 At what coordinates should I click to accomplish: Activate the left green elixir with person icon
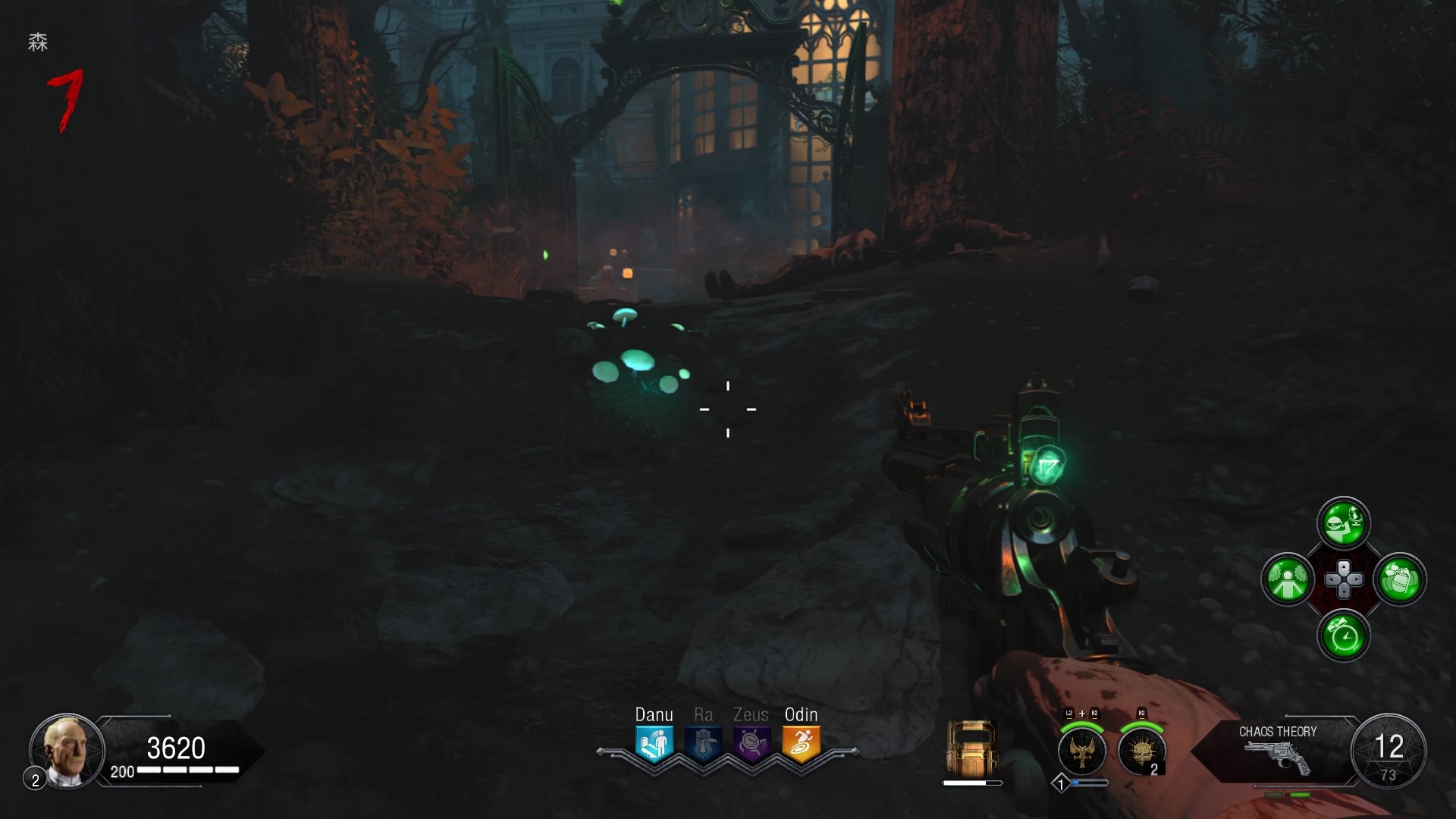[1288, 580]
